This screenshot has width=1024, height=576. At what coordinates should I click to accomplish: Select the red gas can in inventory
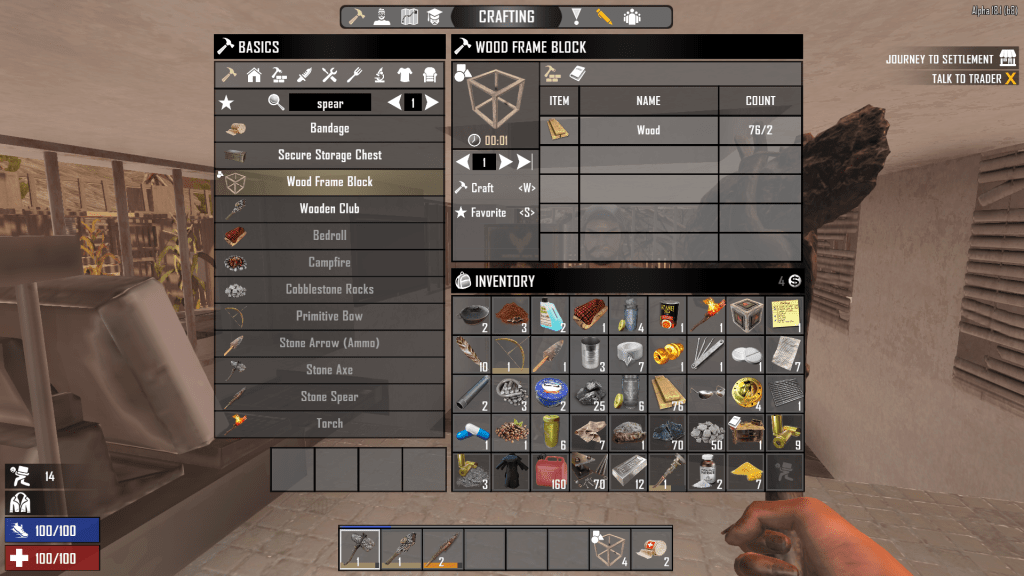(550, 471)
